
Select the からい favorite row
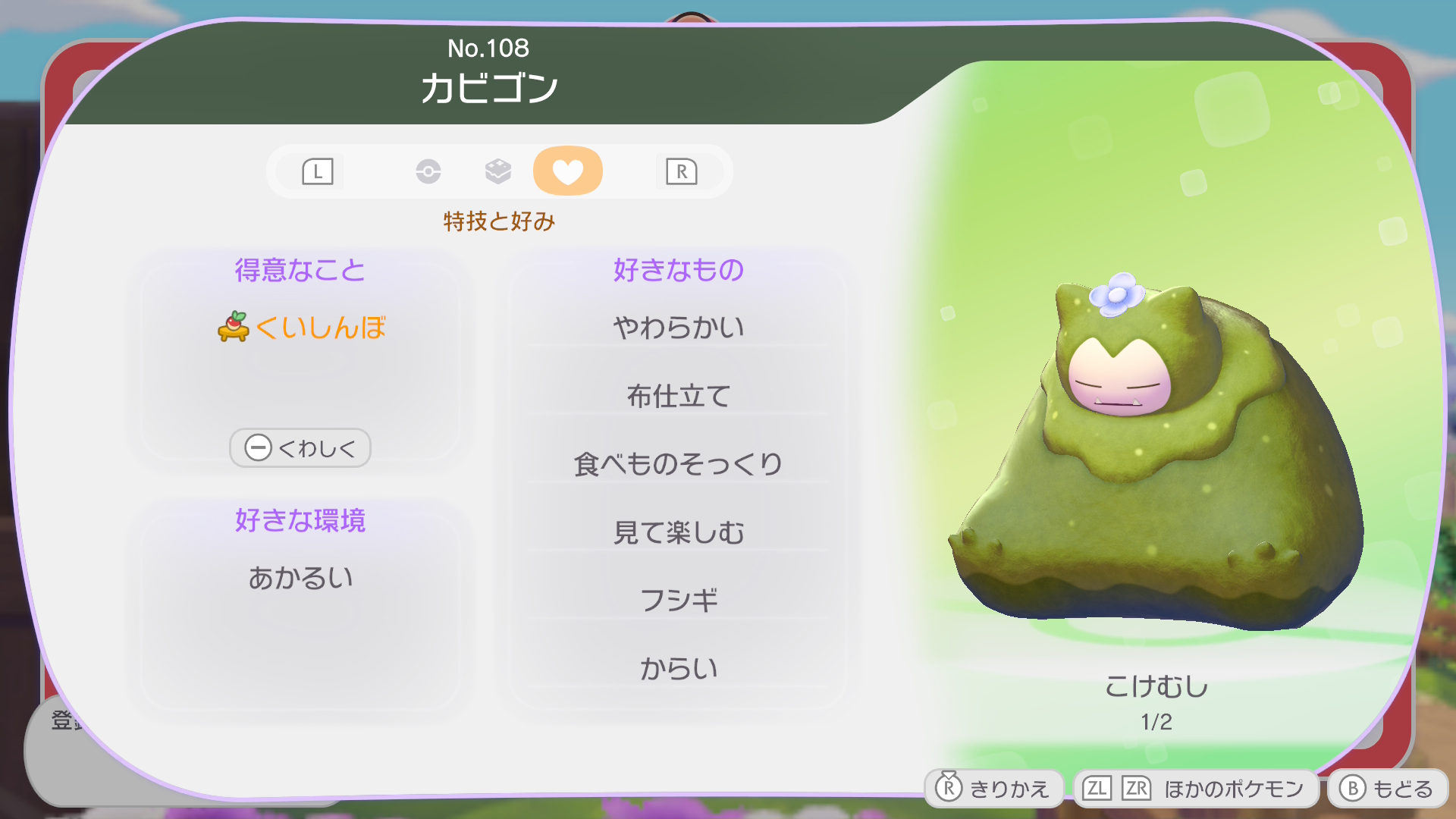coord(678,669)
